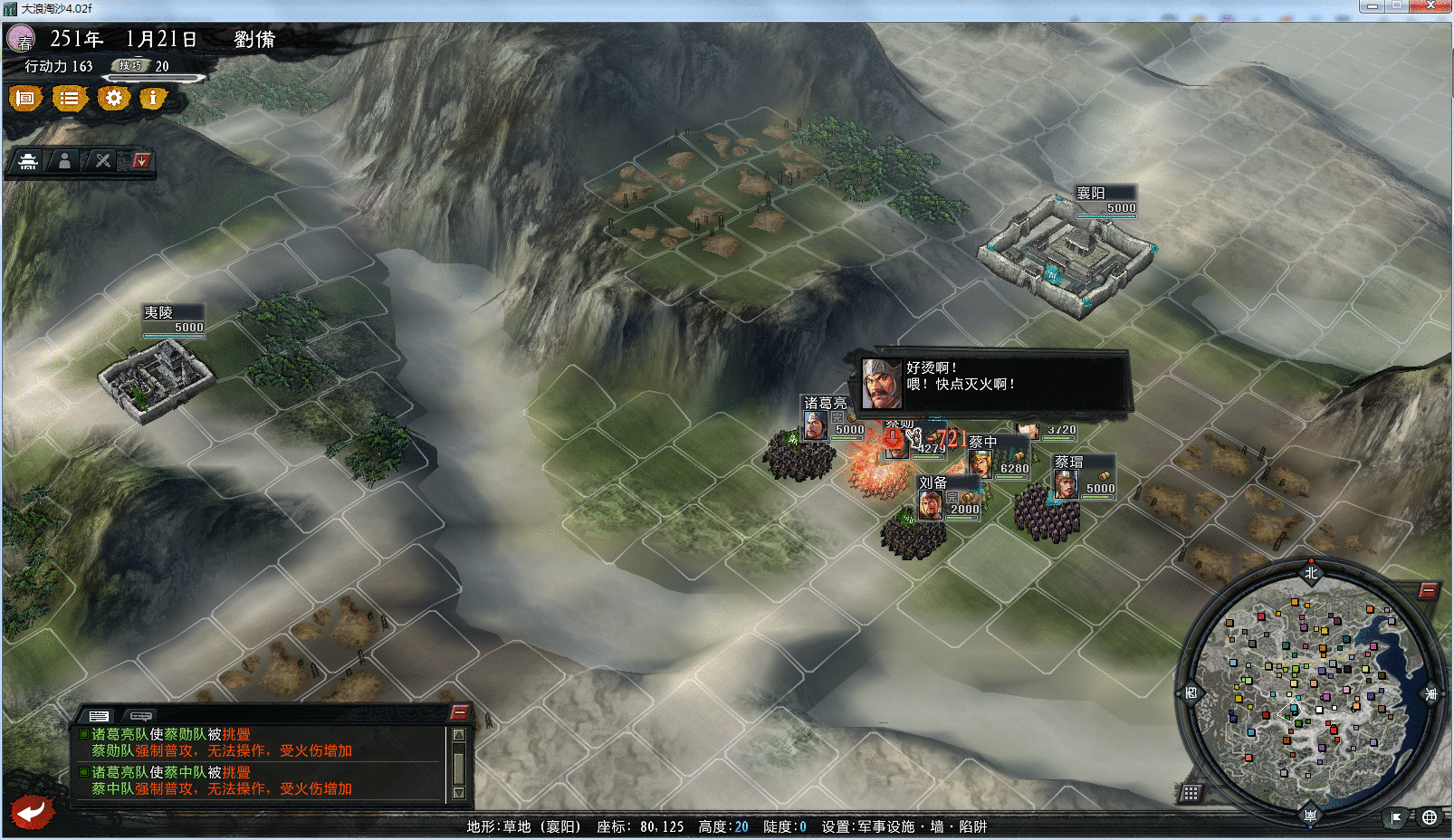Screen dimensions: 1454x840
Task: Switch to the officer silhouette tab
Action: pyautogui.click(x=64, y=161)
